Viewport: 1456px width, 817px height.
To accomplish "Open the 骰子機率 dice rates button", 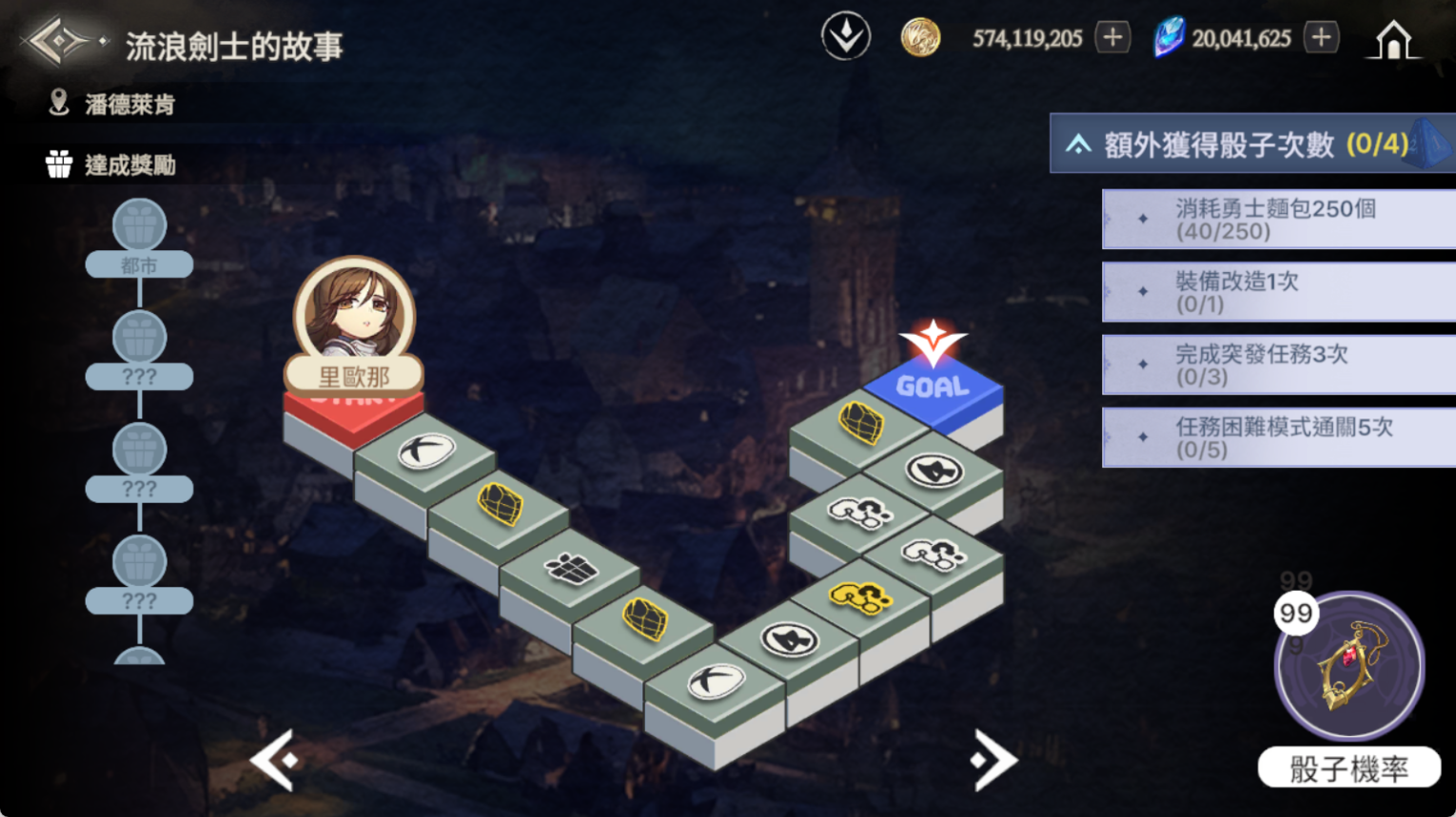I will coord(1348,768).
